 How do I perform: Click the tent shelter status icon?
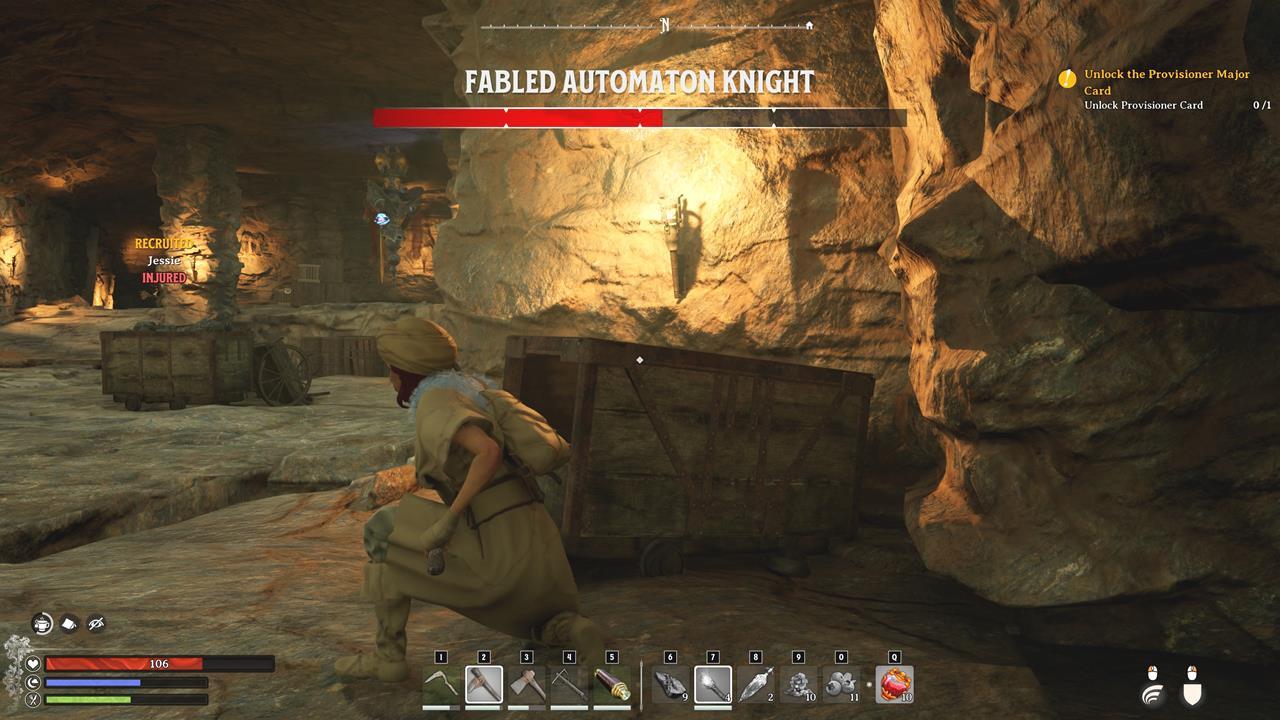point(69,624)
